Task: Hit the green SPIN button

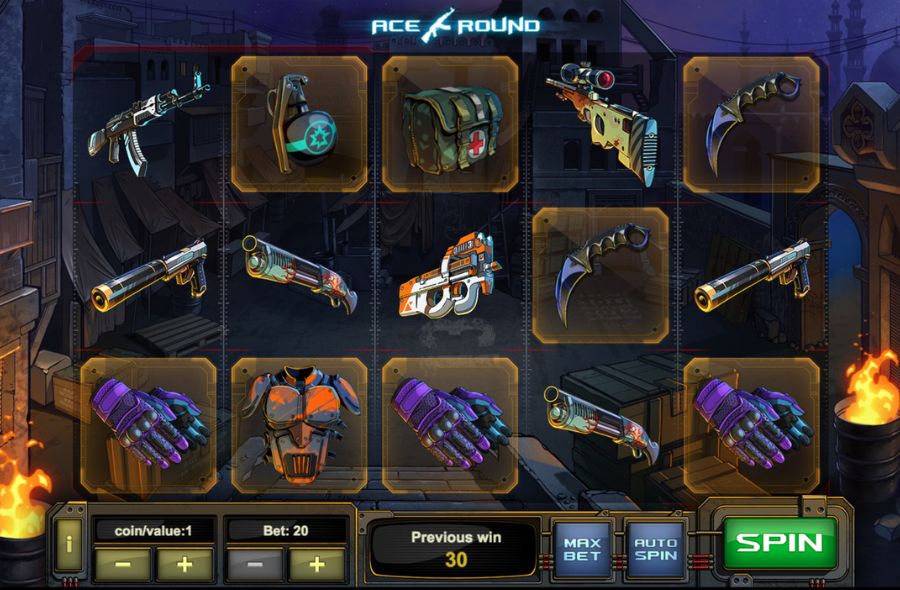Action: point(779,543)
